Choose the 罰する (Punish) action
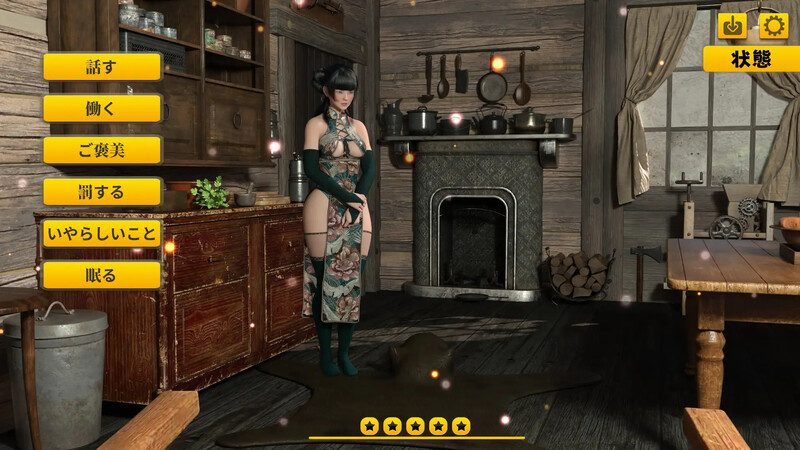 [102, 192]
